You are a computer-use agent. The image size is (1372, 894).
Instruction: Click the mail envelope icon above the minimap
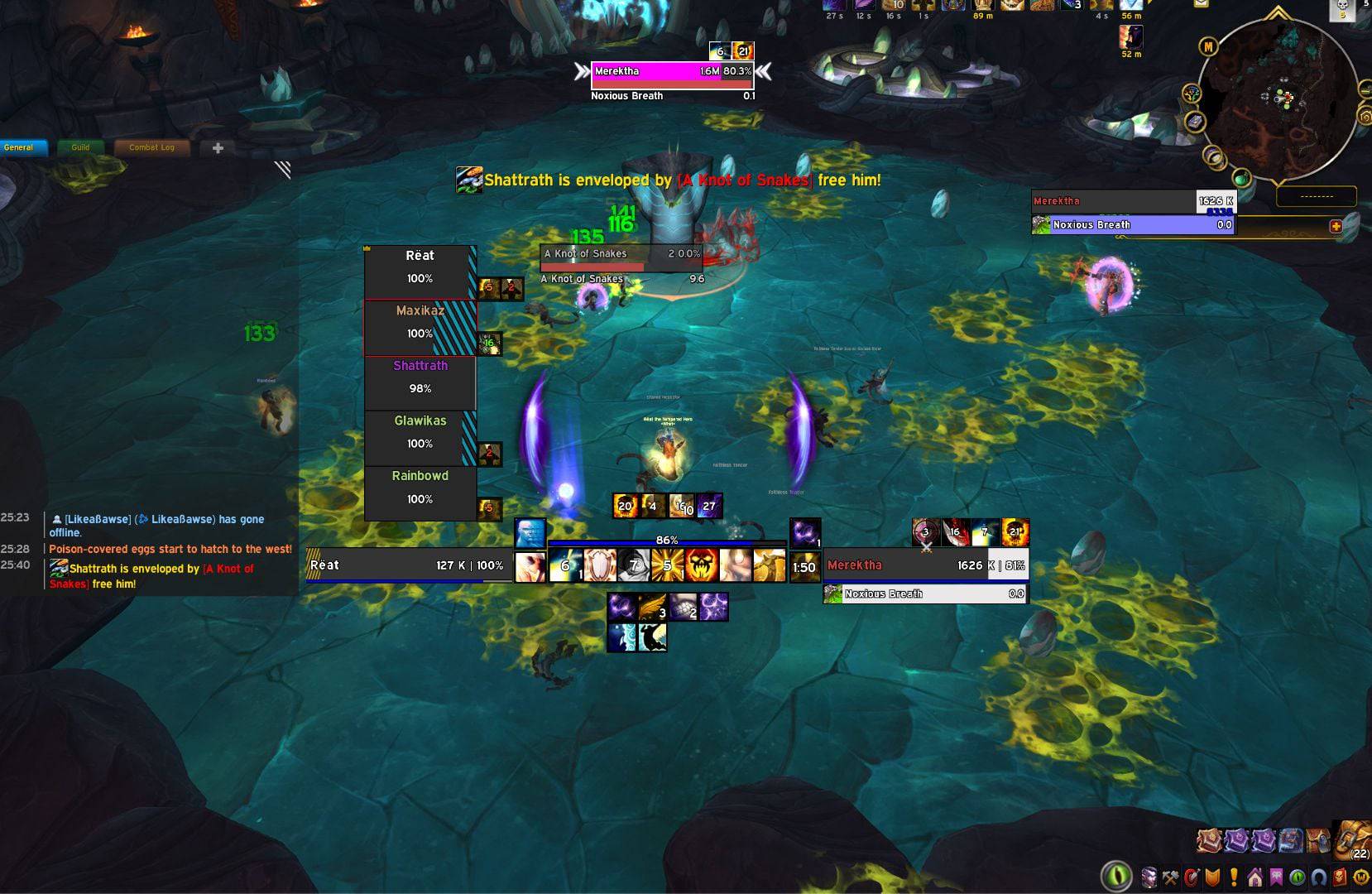click(1201, 4)
